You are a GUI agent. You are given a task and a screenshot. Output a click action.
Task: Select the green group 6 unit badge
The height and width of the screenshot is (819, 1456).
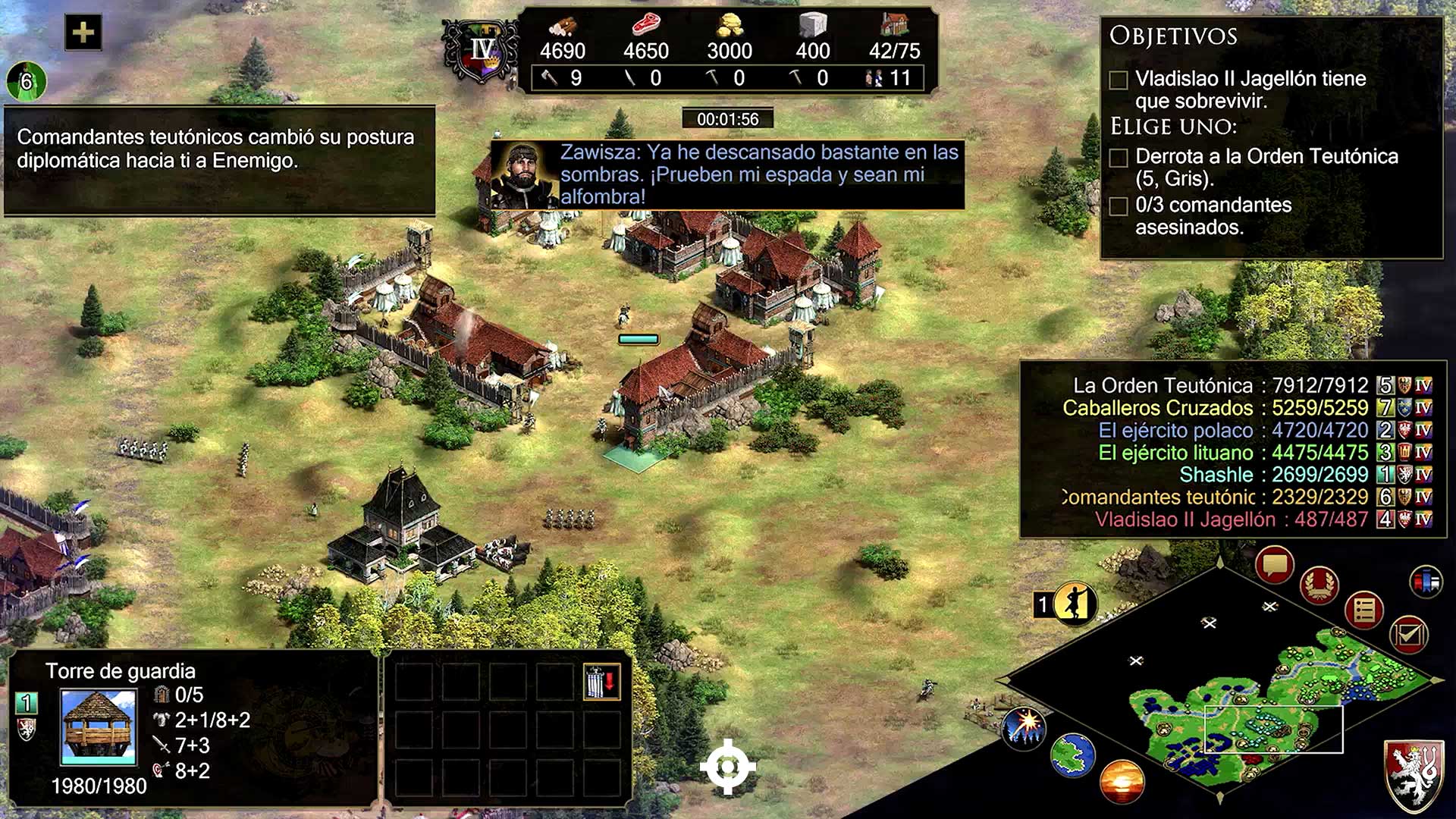tap(27, 81)
